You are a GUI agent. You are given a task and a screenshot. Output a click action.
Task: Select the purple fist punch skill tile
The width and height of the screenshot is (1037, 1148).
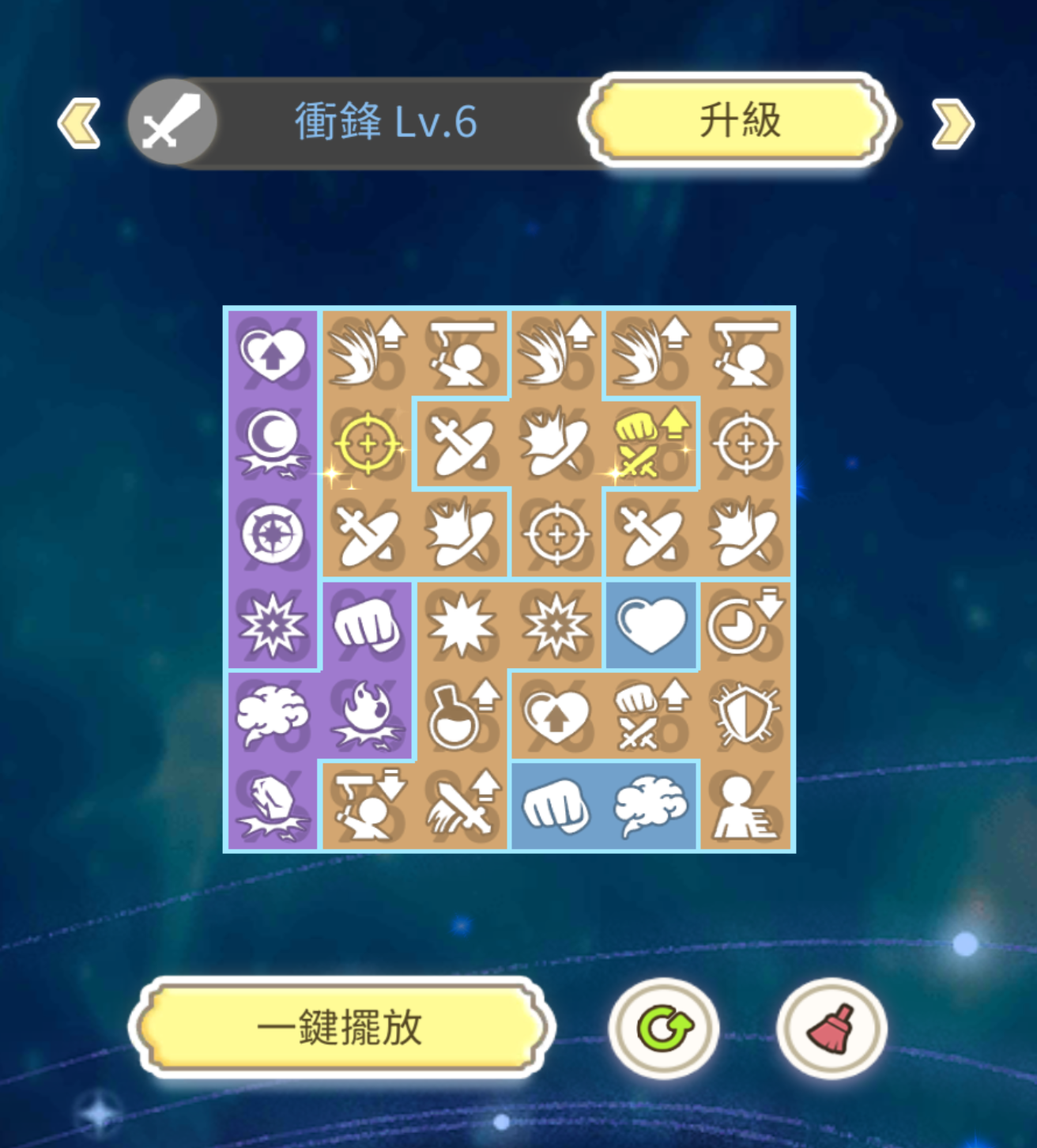pos(367,627)
